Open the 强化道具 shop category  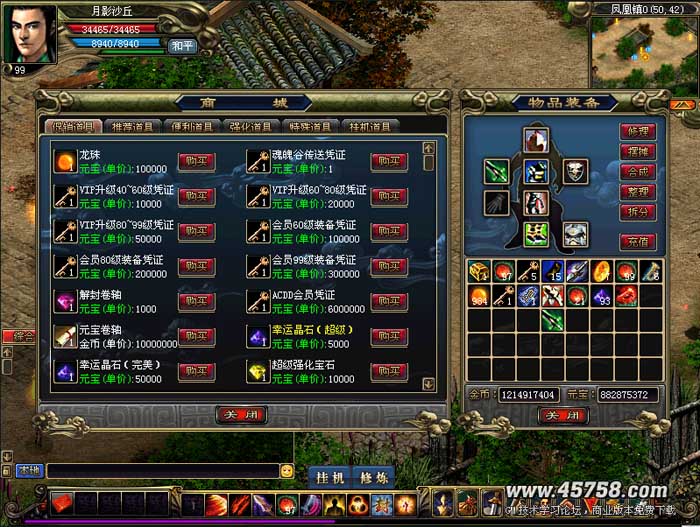click(250, 127)
